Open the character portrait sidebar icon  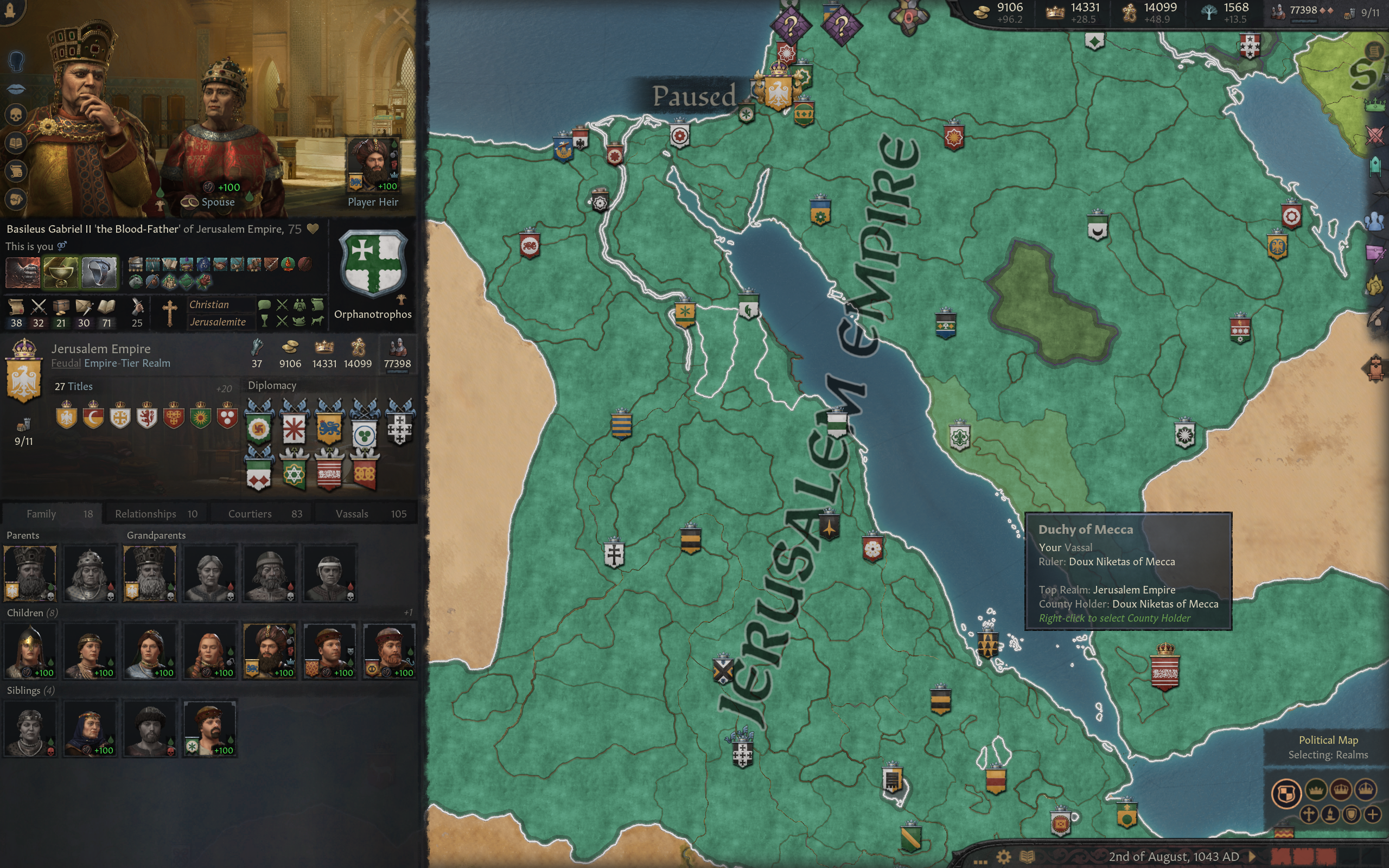click(x=16, y=60)
